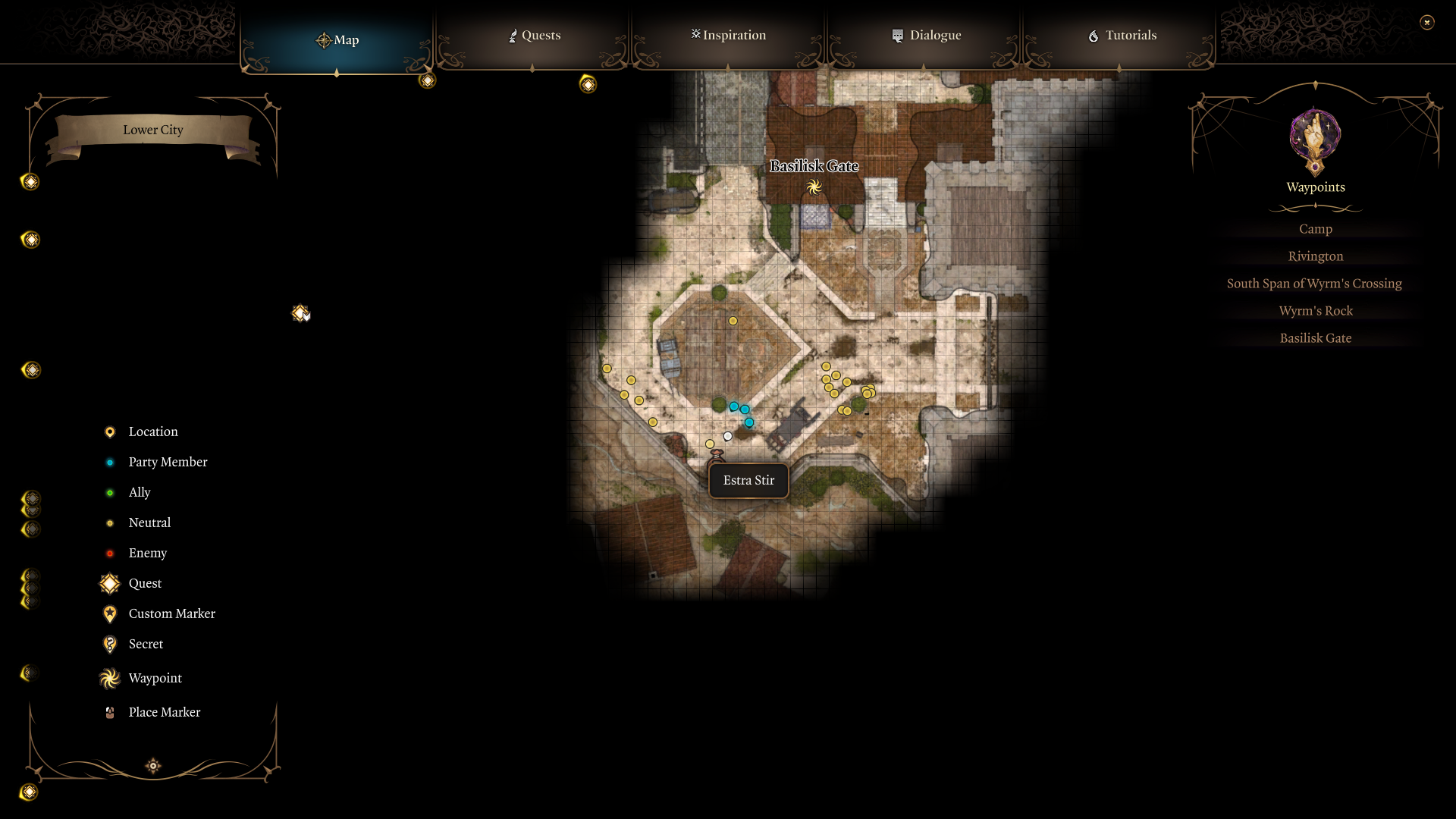Click the Basilisk Gate waypoint swirl icon on map
Viewport: 1456px width, 819px height.
tap(815, 187)
